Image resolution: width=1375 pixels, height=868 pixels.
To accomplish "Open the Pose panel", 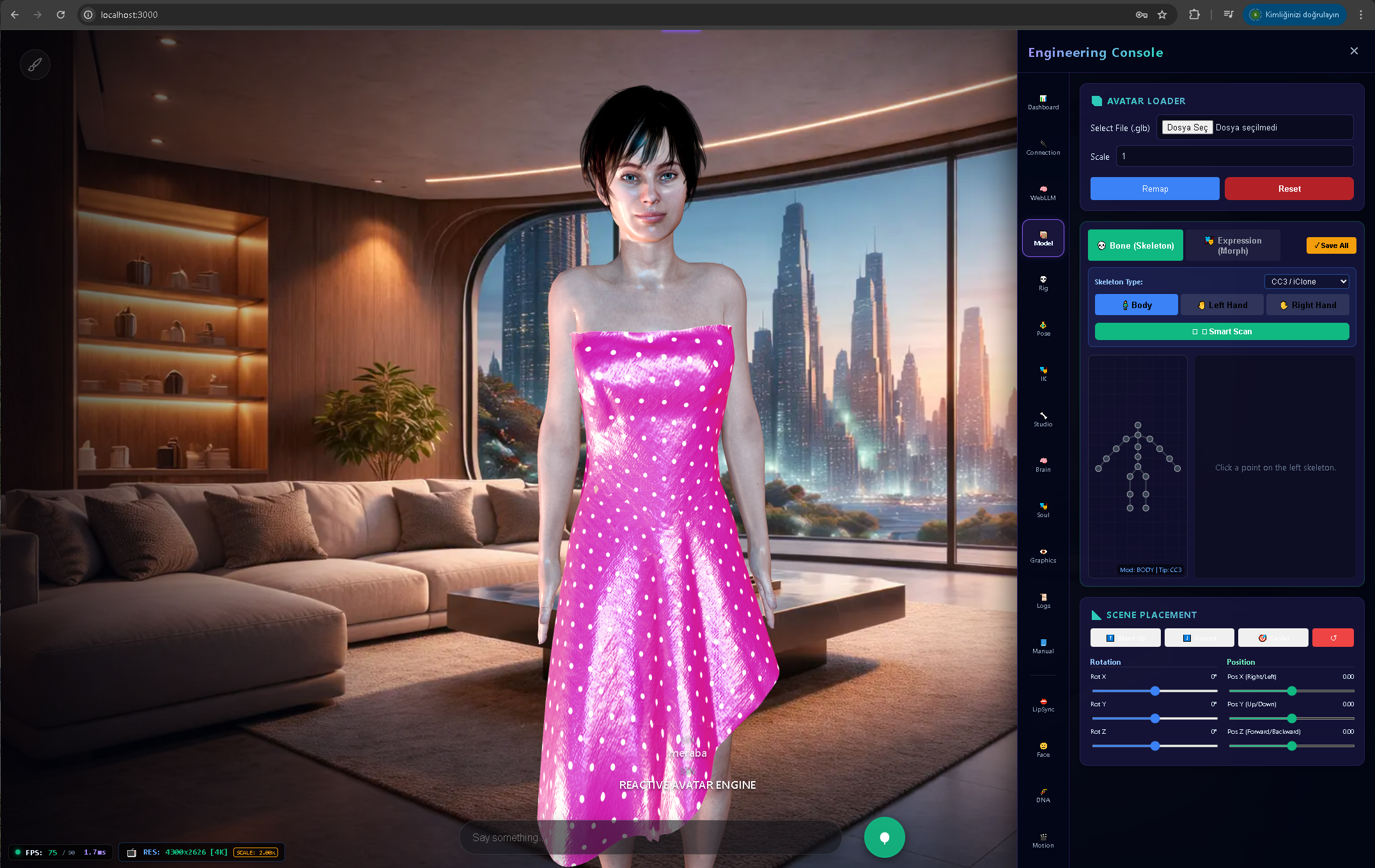I will 1043,328.
